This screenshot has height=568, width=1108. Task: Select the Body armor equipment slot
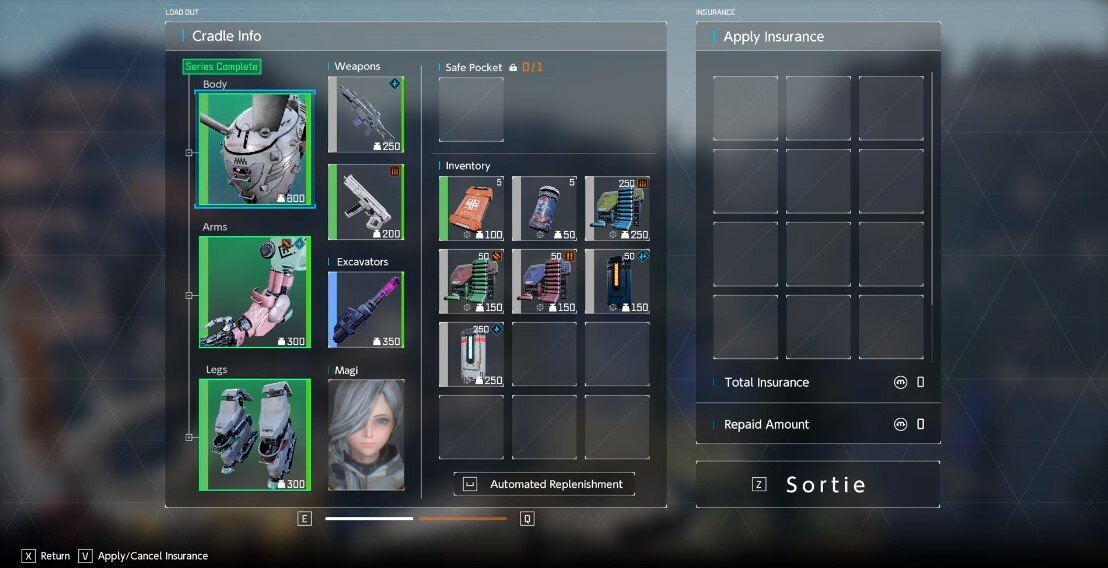pos(255,148)
